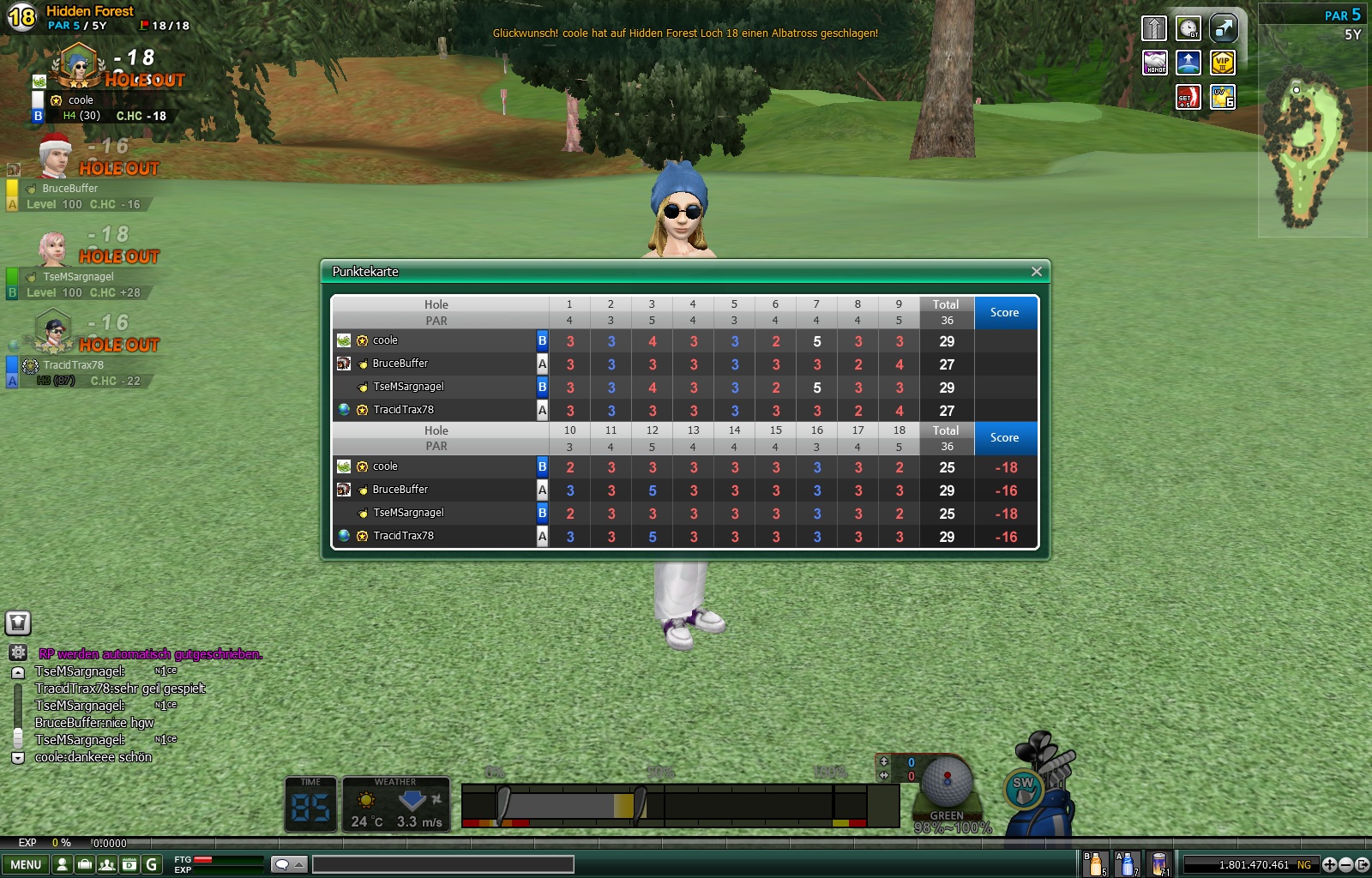This screenshot has height=878, width=1372.
Task: Select the flame can item slot
Action: (1159, 864)
